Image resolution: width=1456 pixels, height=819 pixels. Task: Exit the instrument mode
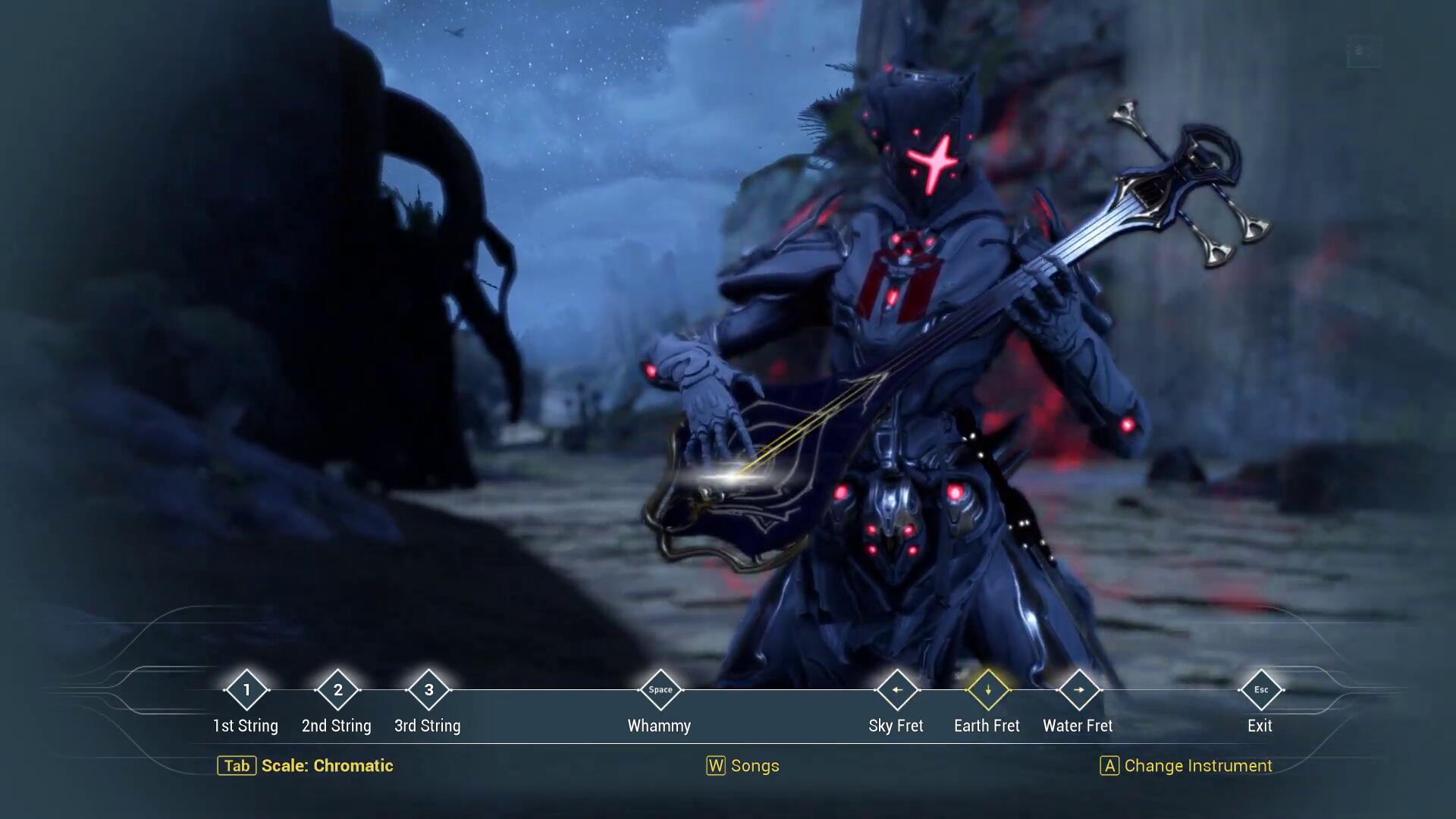pos(1260,690)
